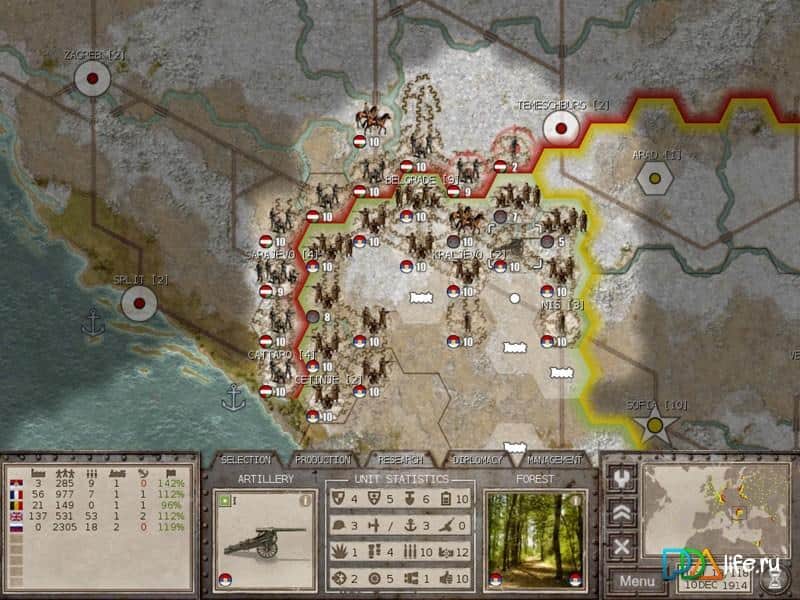Click the X button beside the minimap

click(622, 546)
